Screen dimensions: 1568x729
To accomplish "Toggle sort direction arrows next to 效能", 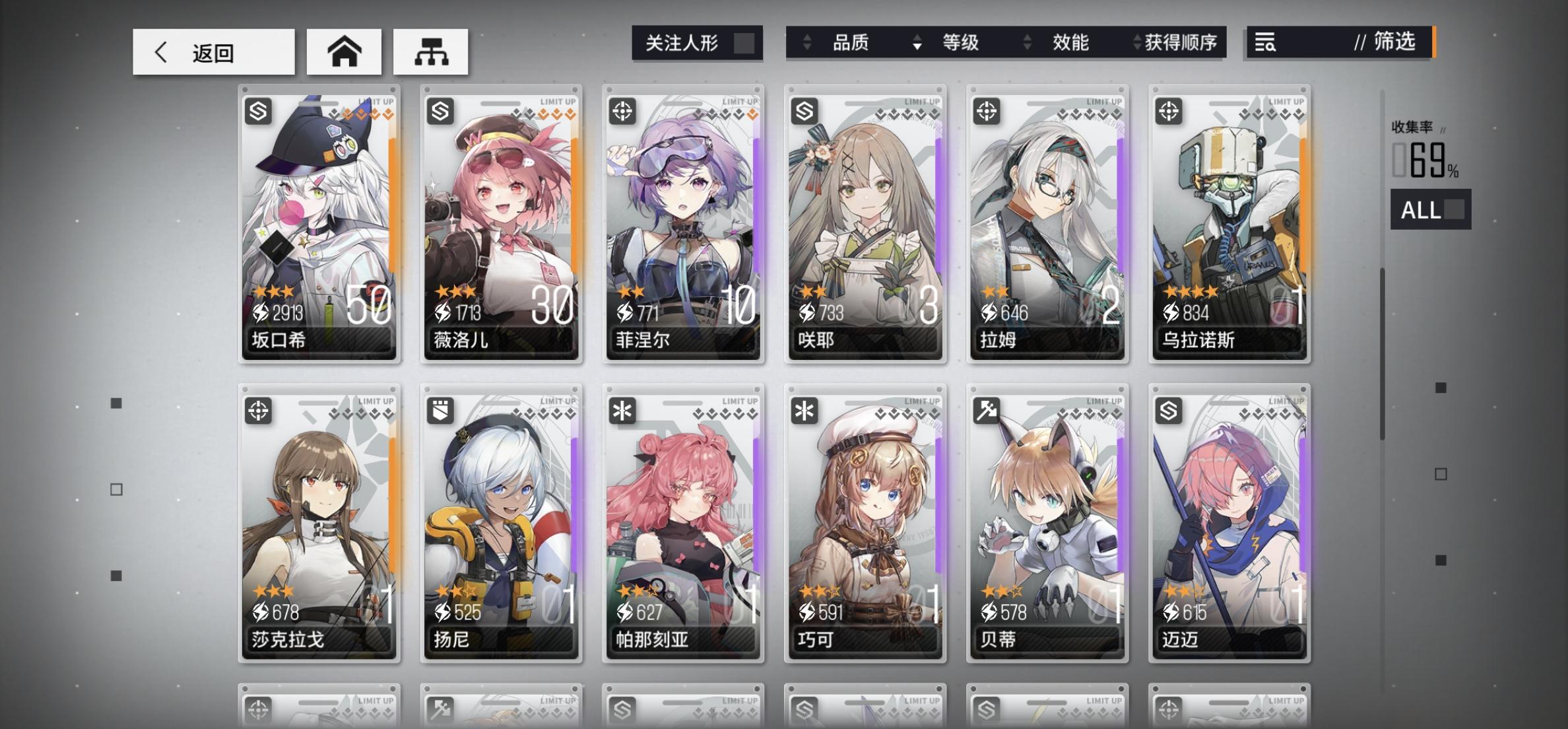I will [1027, 43].
